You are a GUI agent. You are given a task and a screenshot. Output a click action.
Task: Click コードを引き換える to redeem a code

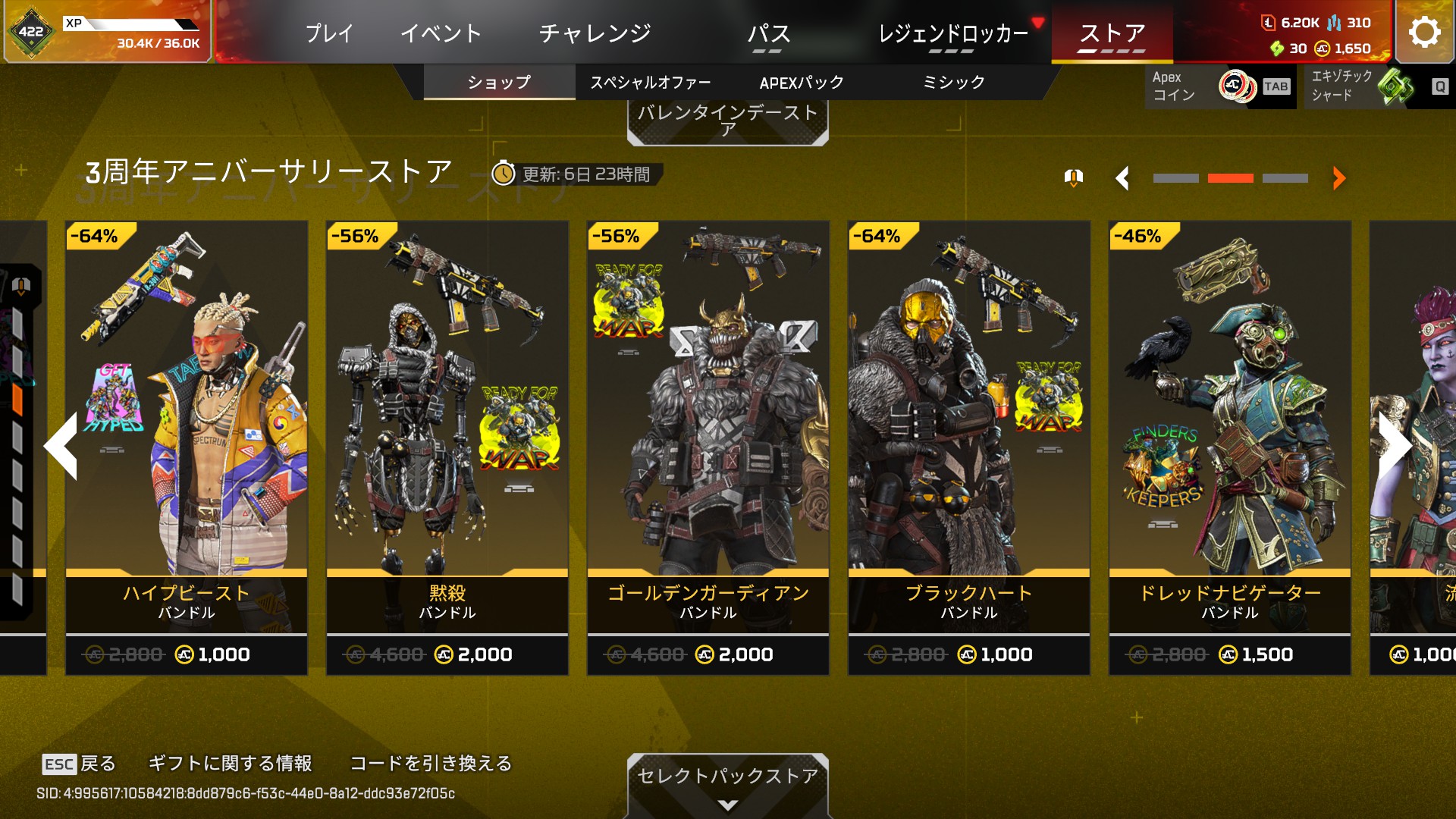coord(431,763)
